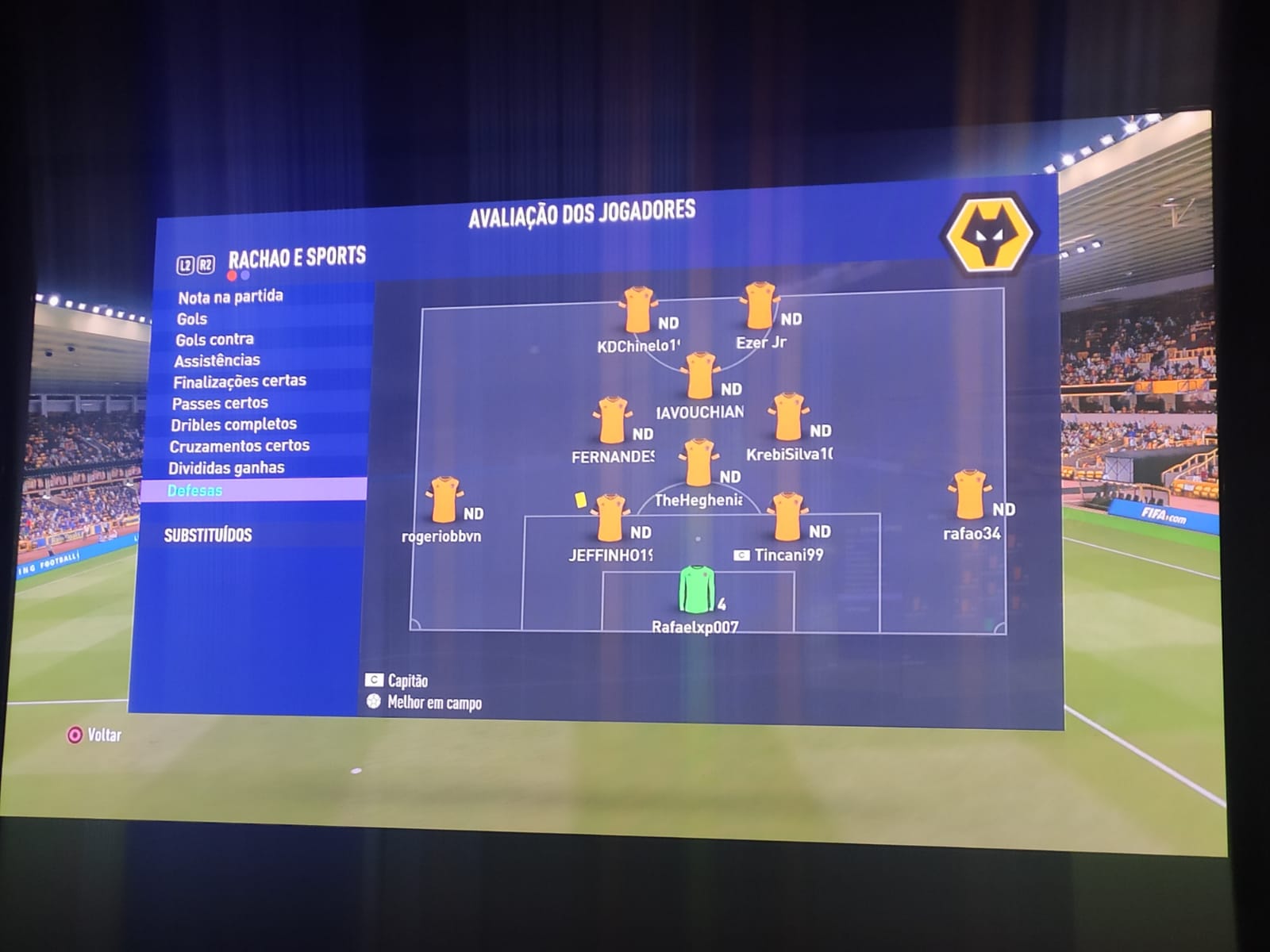Select rafao34 on the right flank
The width and height of the screenshot is (1270, 952).
[x=968, y=495]
